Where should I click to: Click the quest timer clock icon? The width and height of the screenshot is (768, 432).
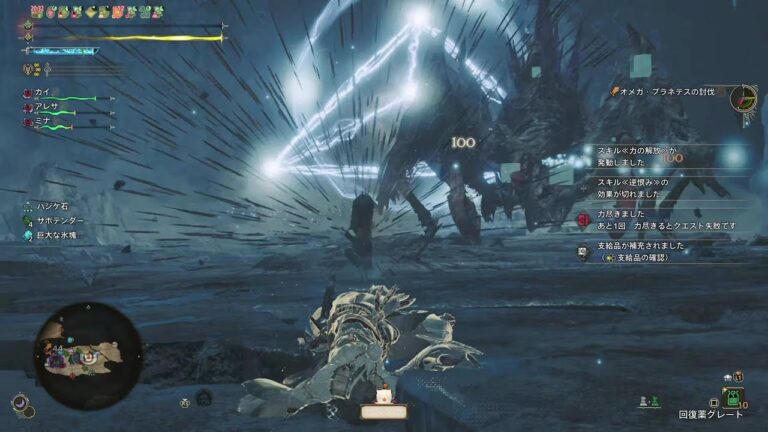pos(743,98)
